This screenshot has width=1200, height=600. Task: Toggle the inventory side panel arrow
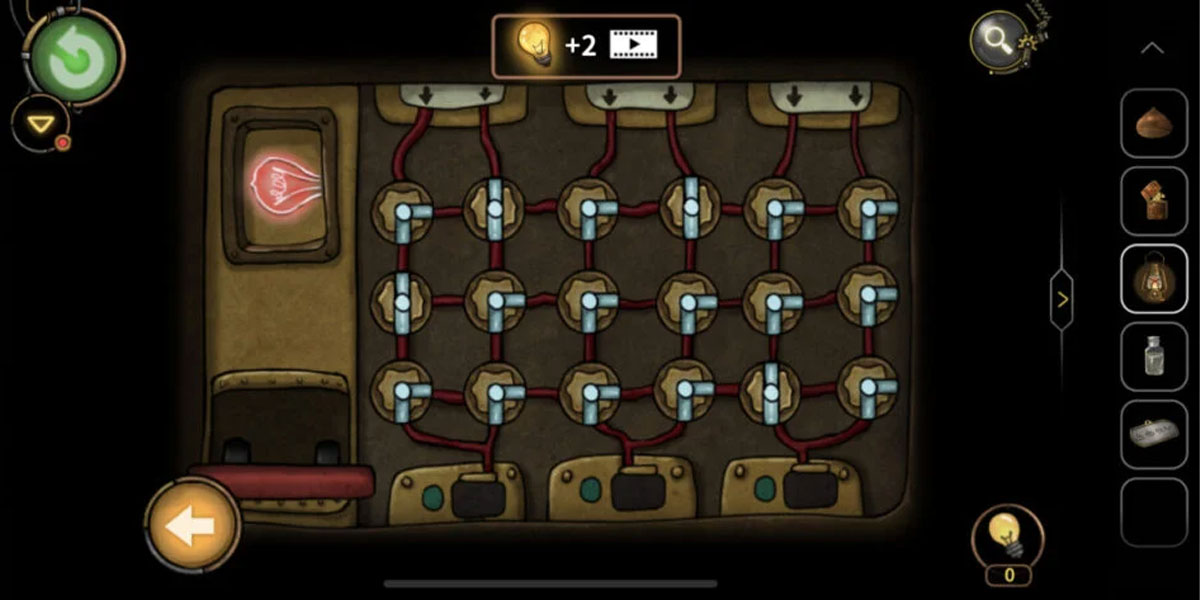point(1062,299)
